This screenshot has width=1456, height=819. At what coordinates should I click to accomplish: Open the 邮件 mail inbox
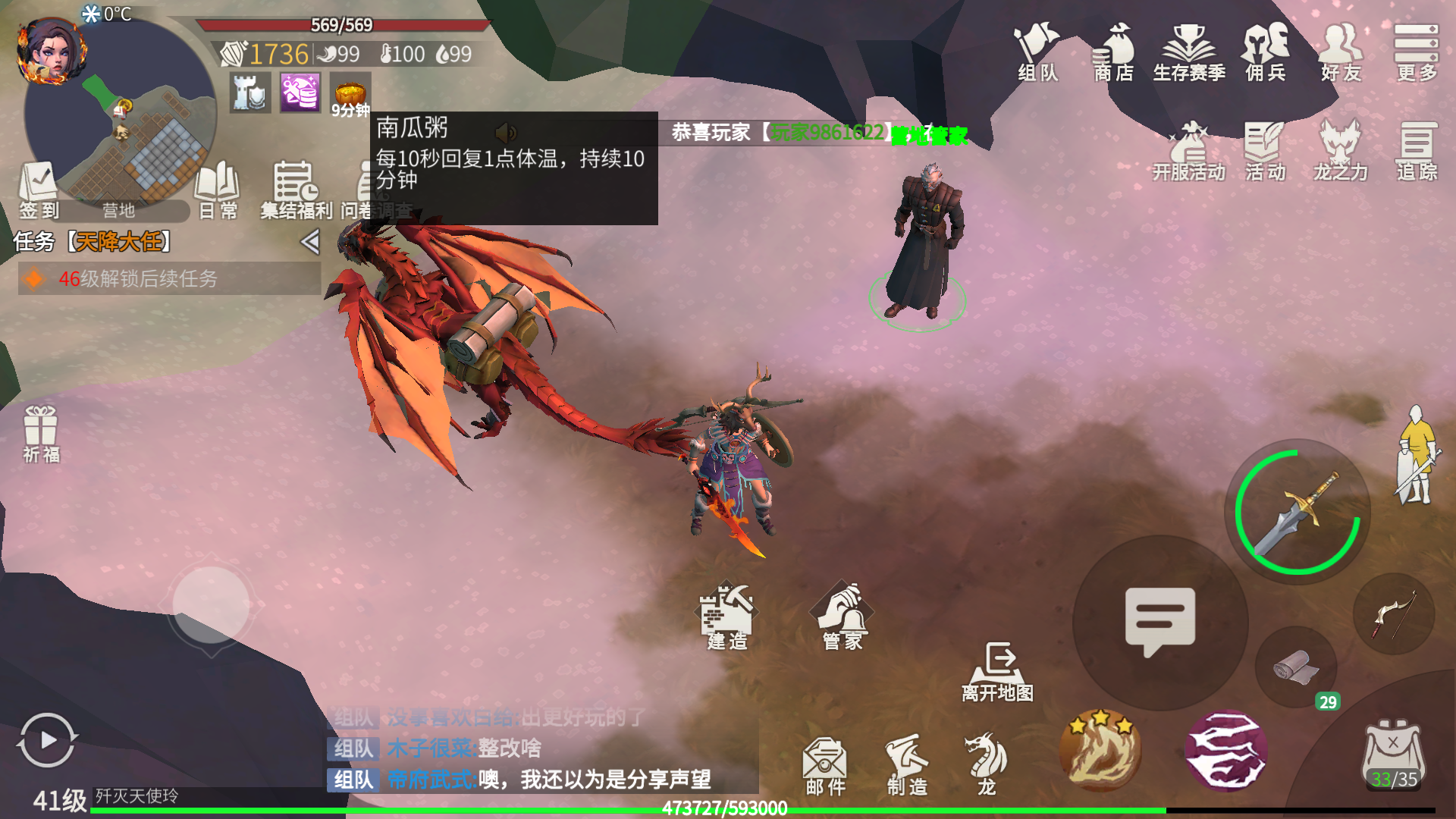pyautogui.click(x=825, y=765)
